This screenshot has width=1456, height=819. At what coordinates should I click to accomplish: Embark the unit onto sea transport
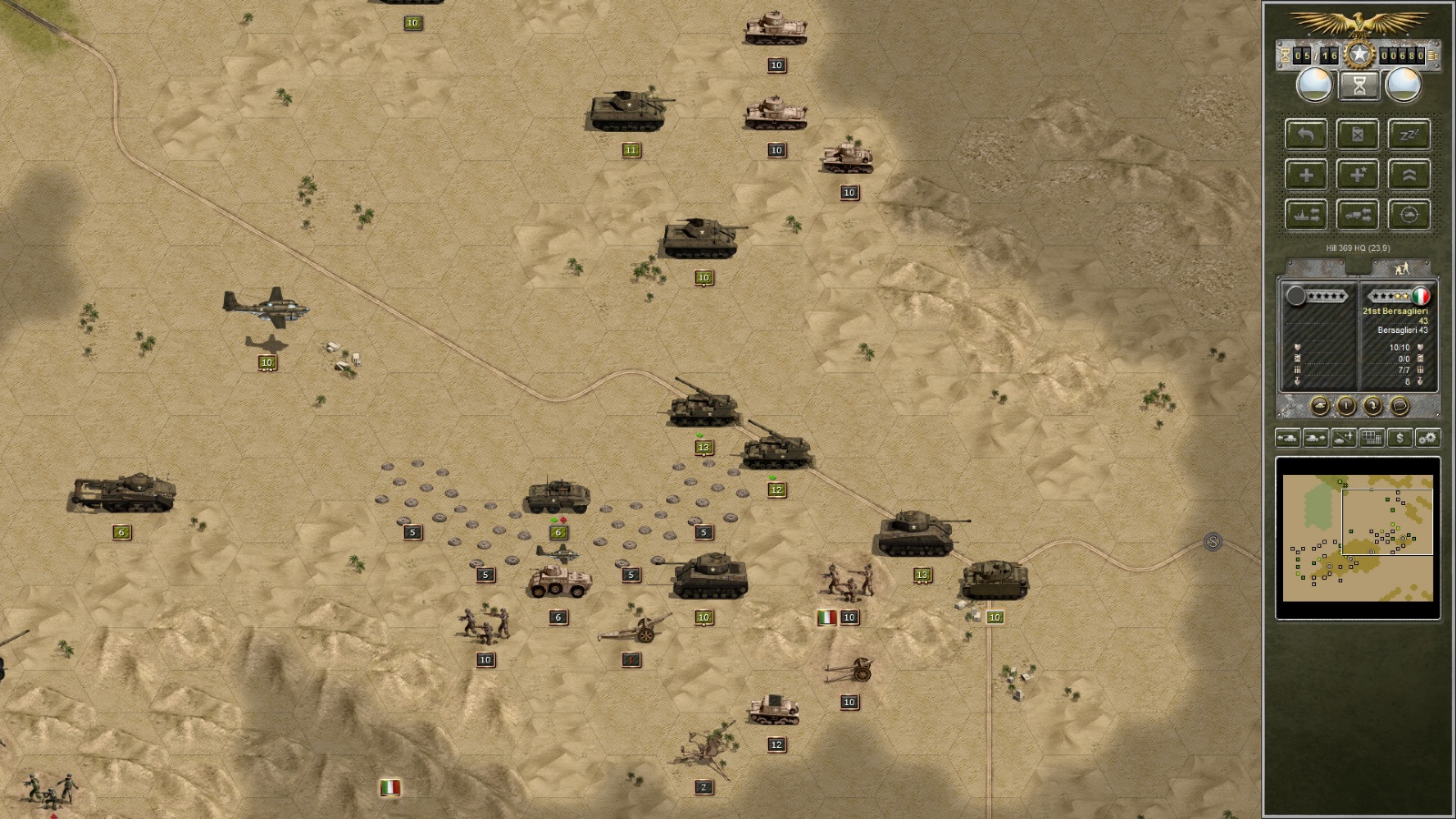point(1306,216)
